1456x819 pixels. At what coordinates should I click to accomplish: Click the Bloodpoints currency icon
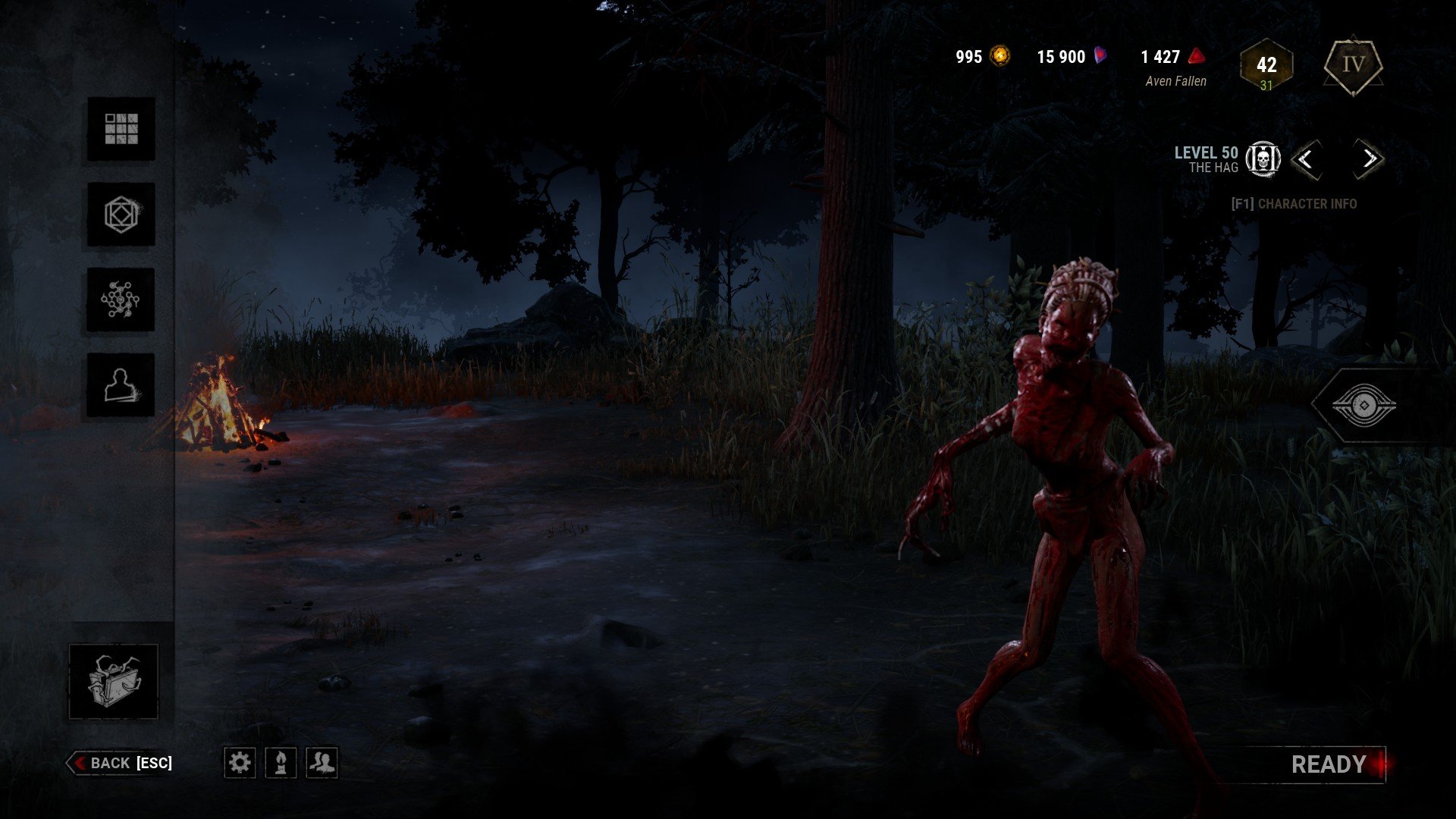1196,56
